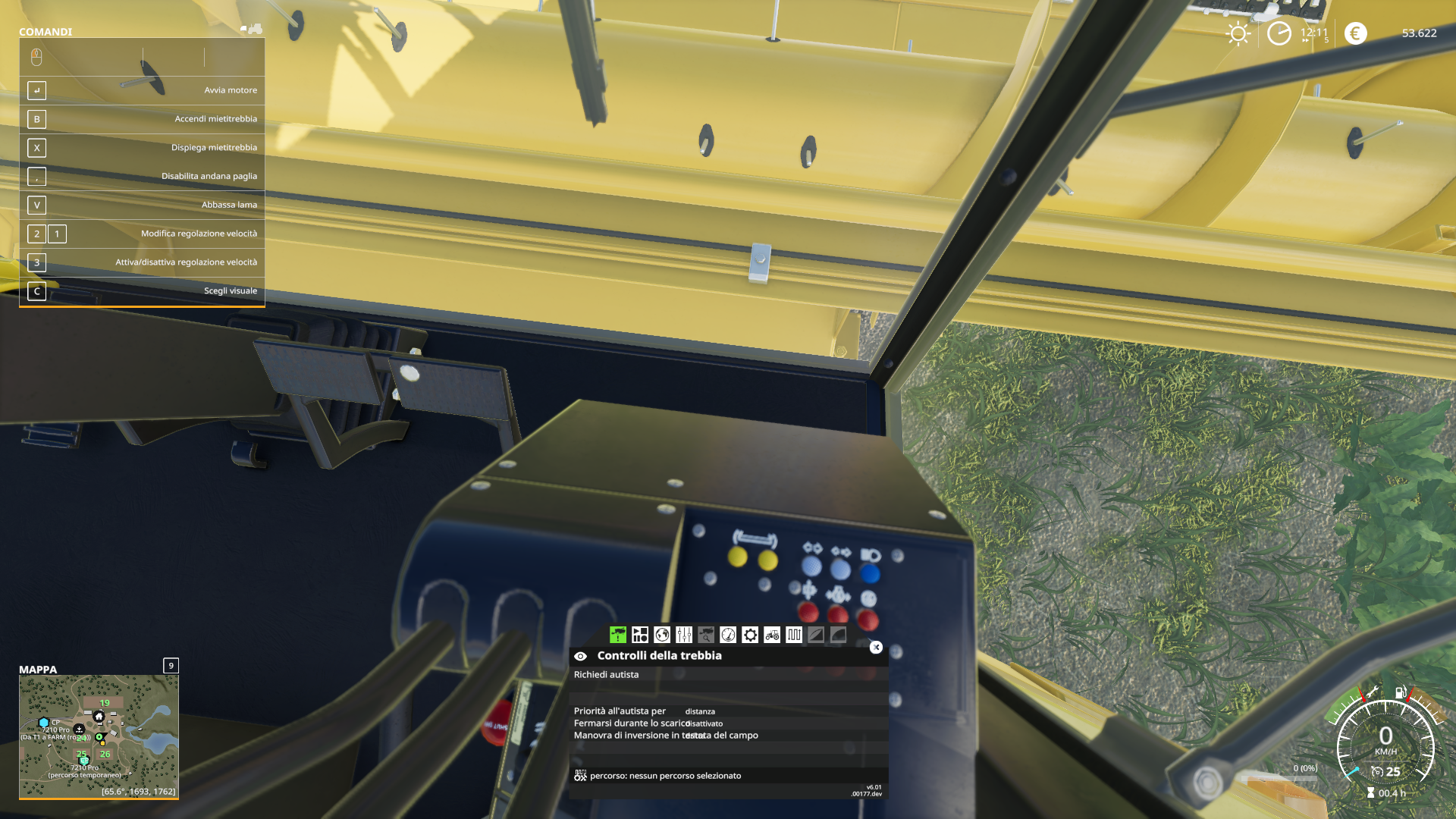Open the course waypoints management icon
This screenshot has width=1456, height=819.
point(794,635)
